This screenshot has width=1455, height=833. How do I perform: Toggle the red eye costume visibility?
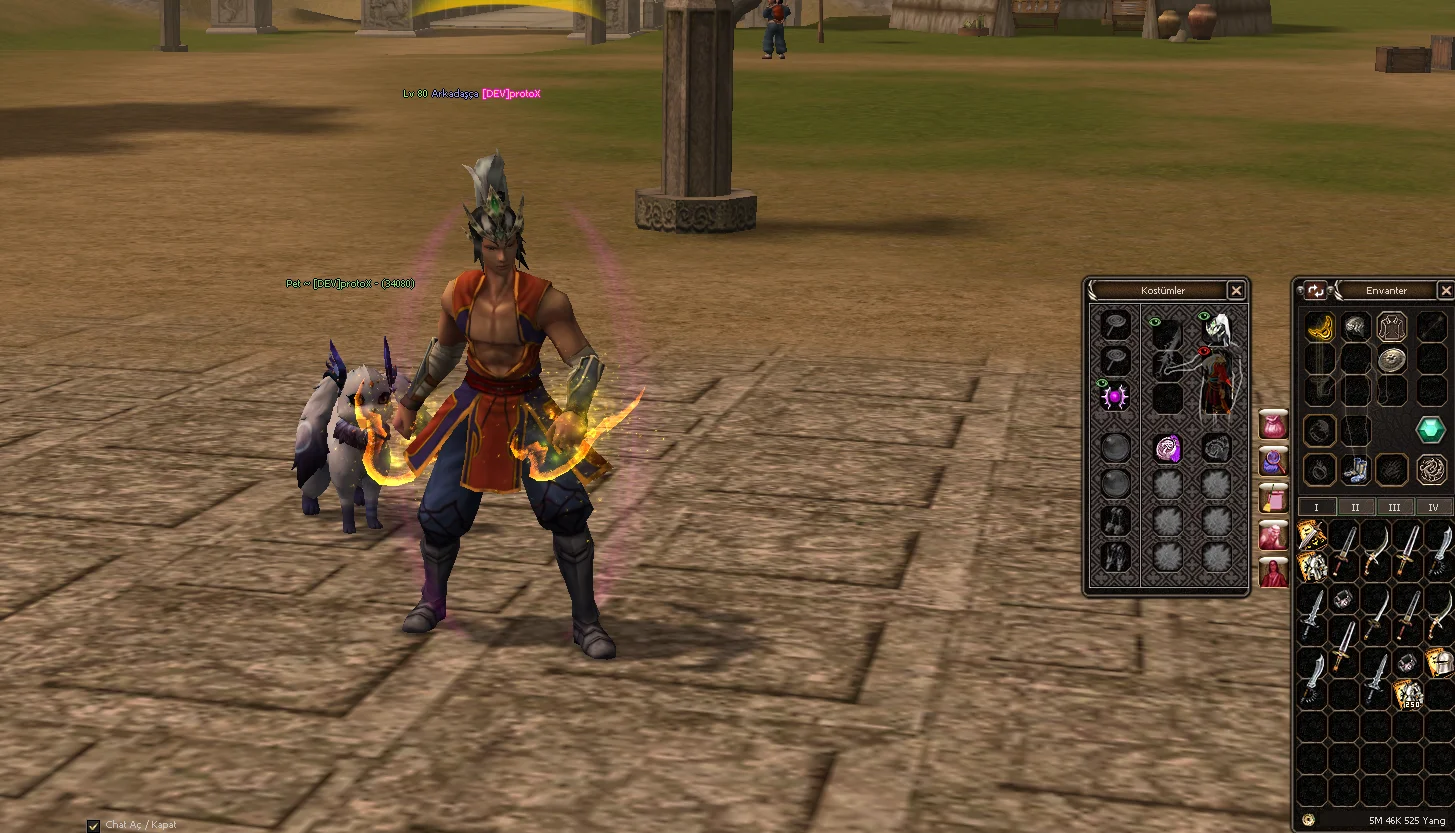click(1205, 351)
